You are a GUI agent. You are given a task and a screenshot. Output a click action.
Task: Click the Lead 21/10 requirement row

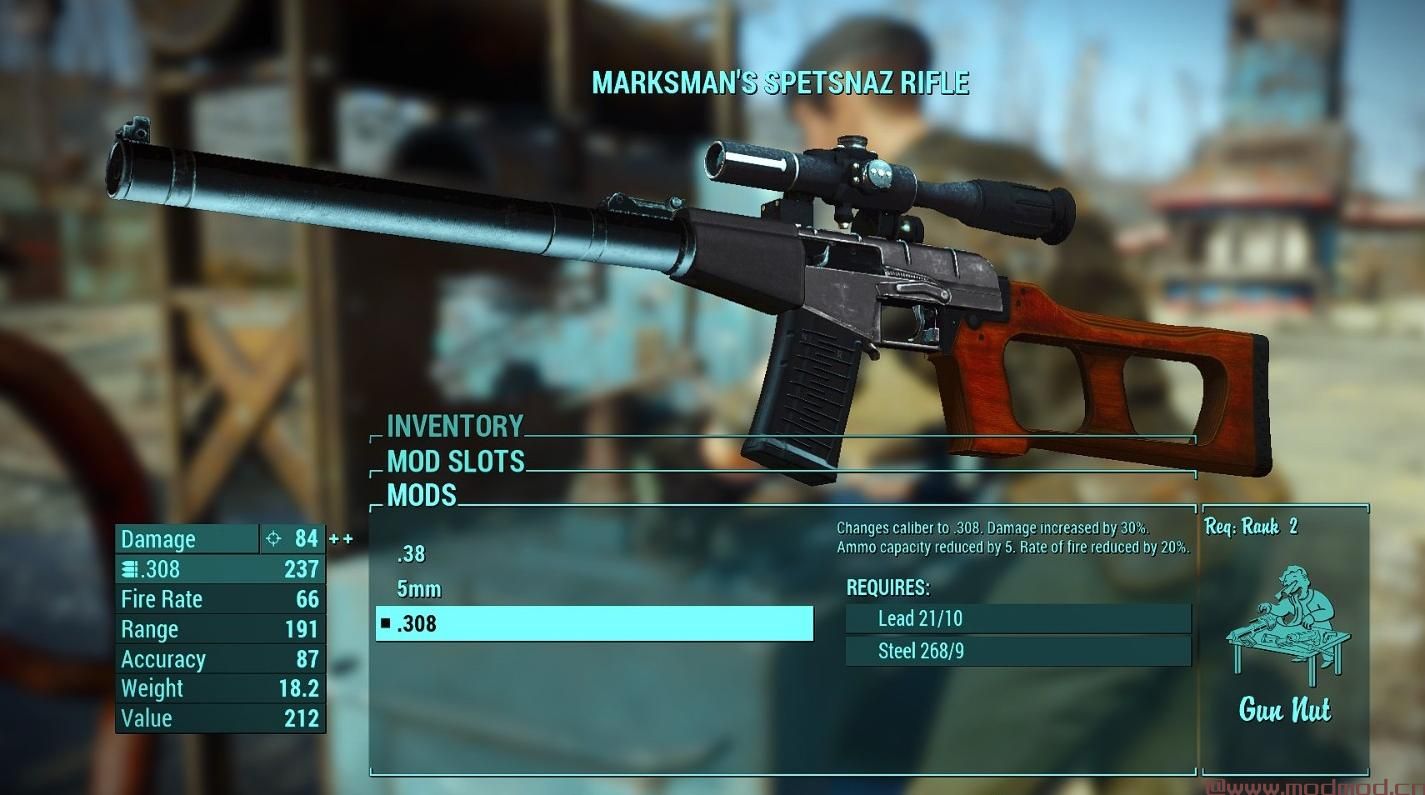(1018, 619)
